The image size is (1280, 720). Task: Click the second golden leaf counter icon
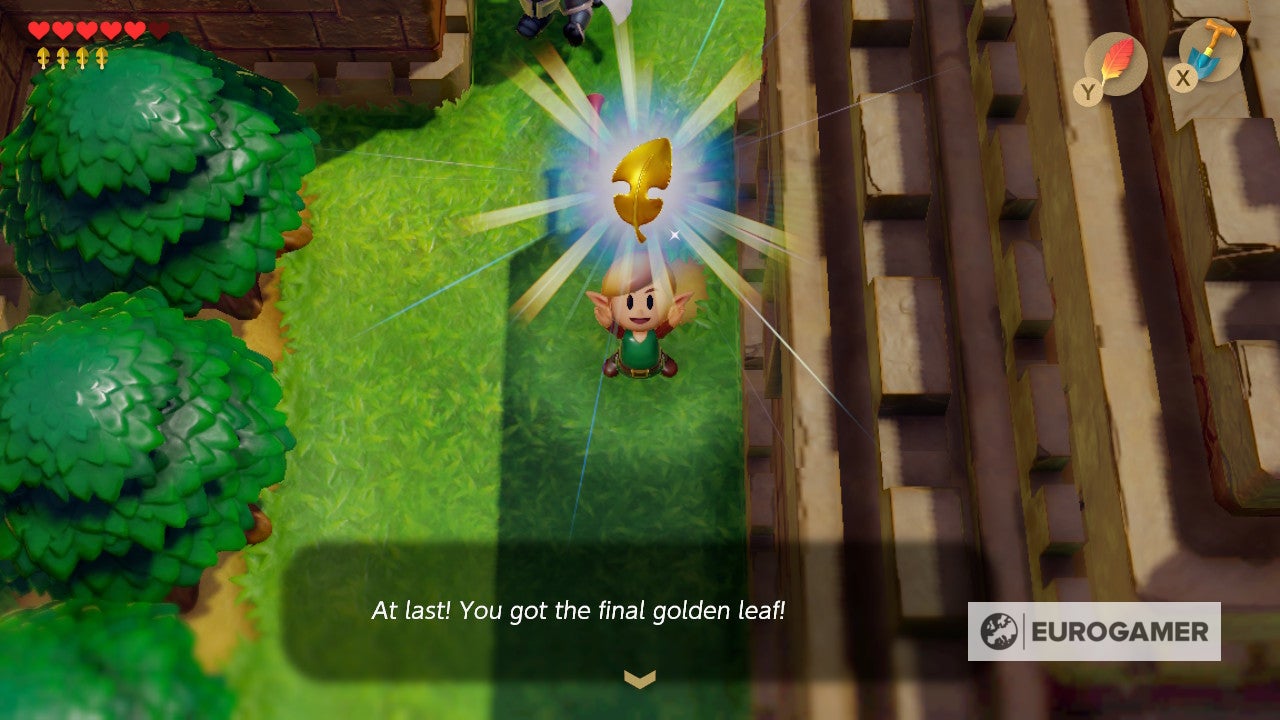point(62,58)
